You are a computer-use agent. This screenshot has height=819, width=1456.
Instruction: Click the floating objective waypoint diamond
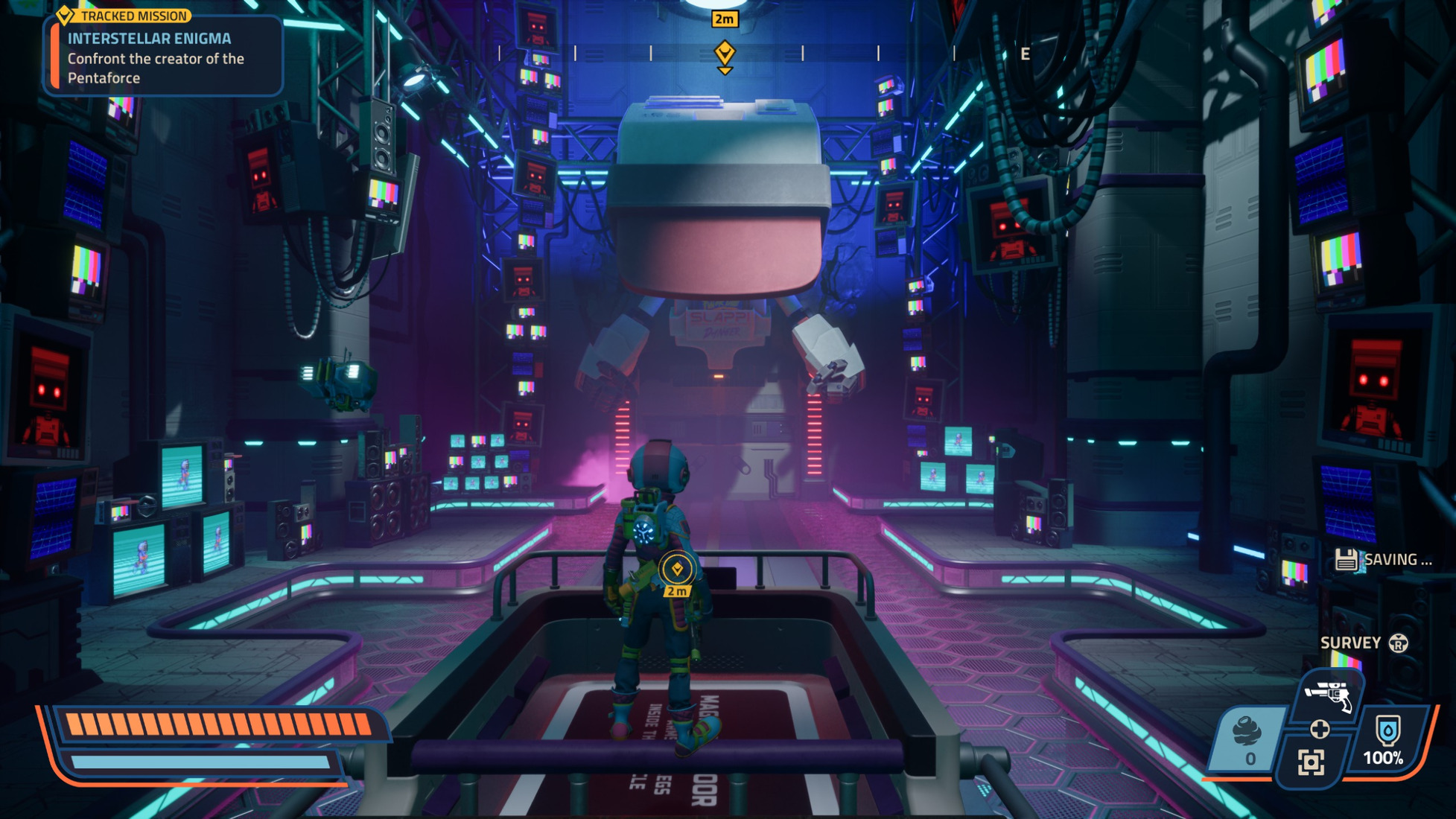677,570
